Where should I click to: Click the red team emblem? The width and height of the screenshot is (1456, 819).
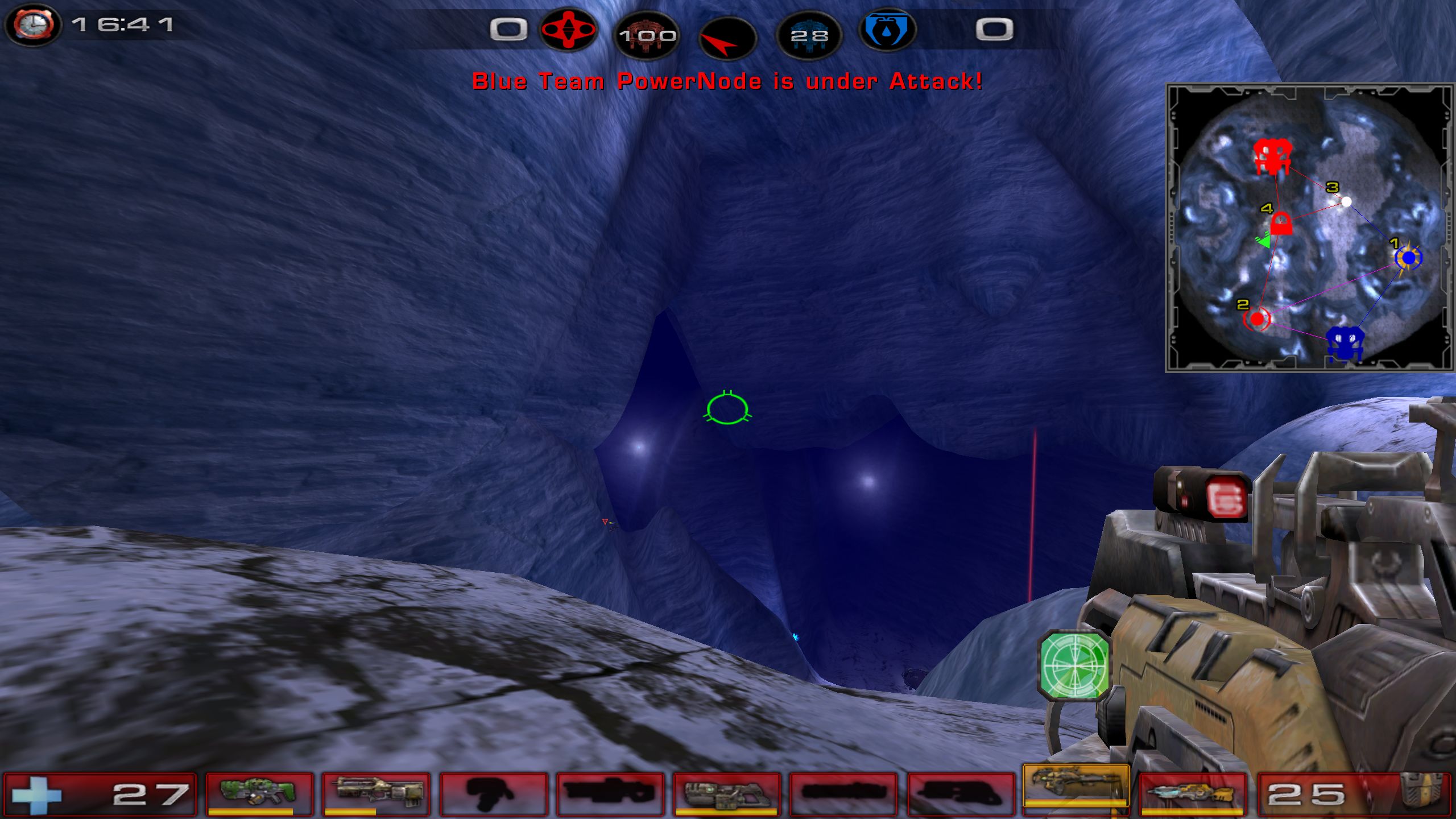click(568, 30)
